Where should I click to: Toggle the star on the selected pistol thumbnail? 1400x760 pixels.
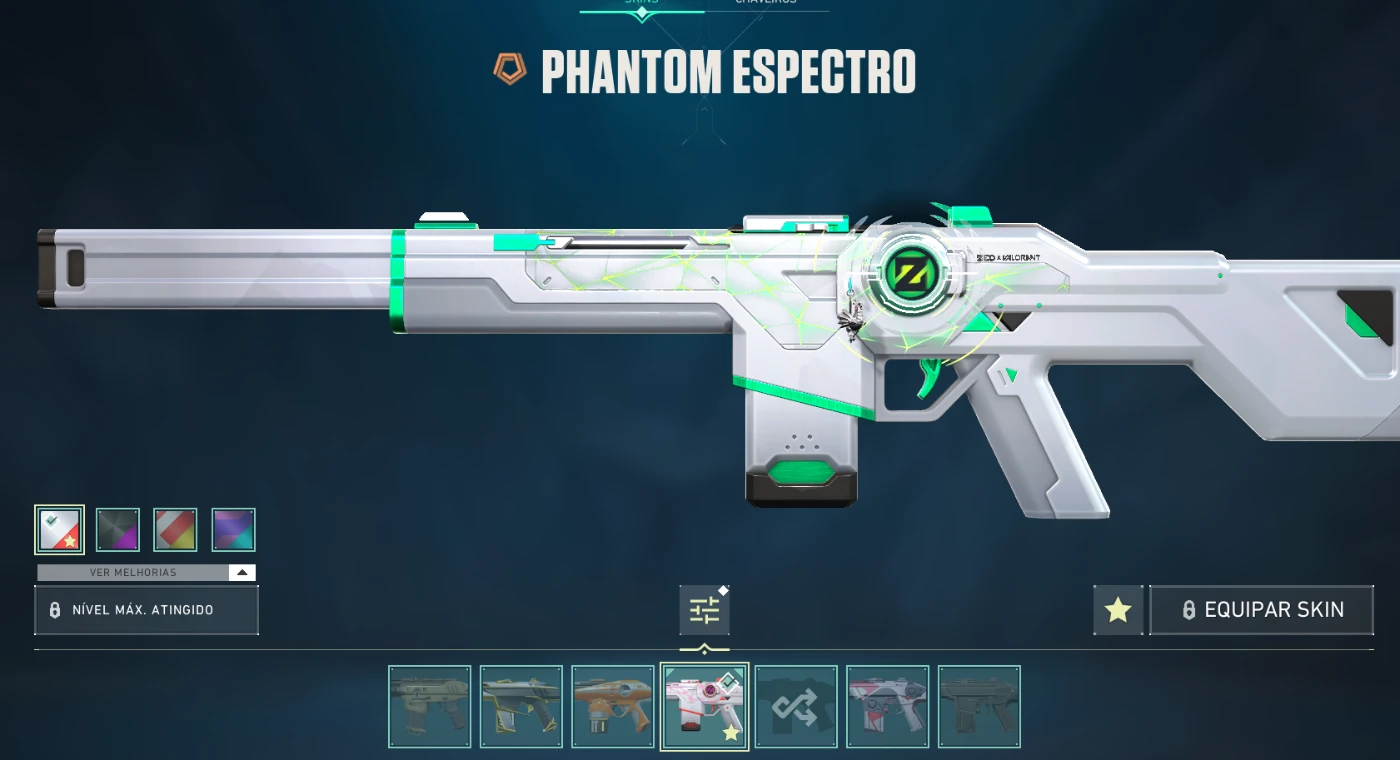click(x=729, y=730)
